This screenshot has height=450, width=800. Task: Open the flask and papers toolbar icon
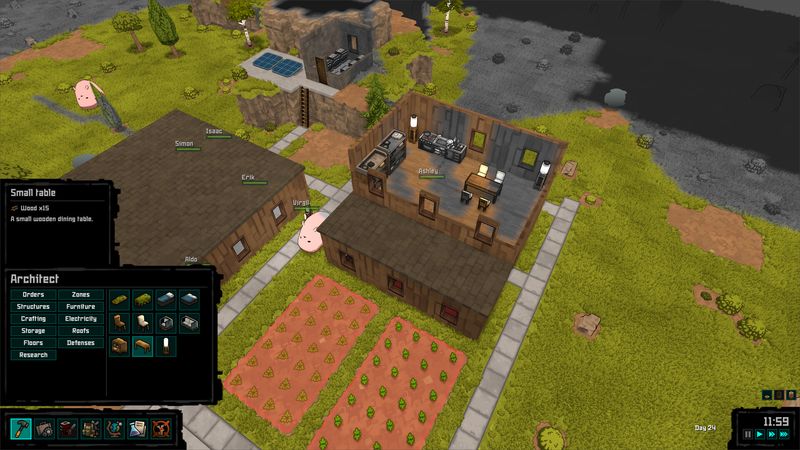click(x=136, y=428)
